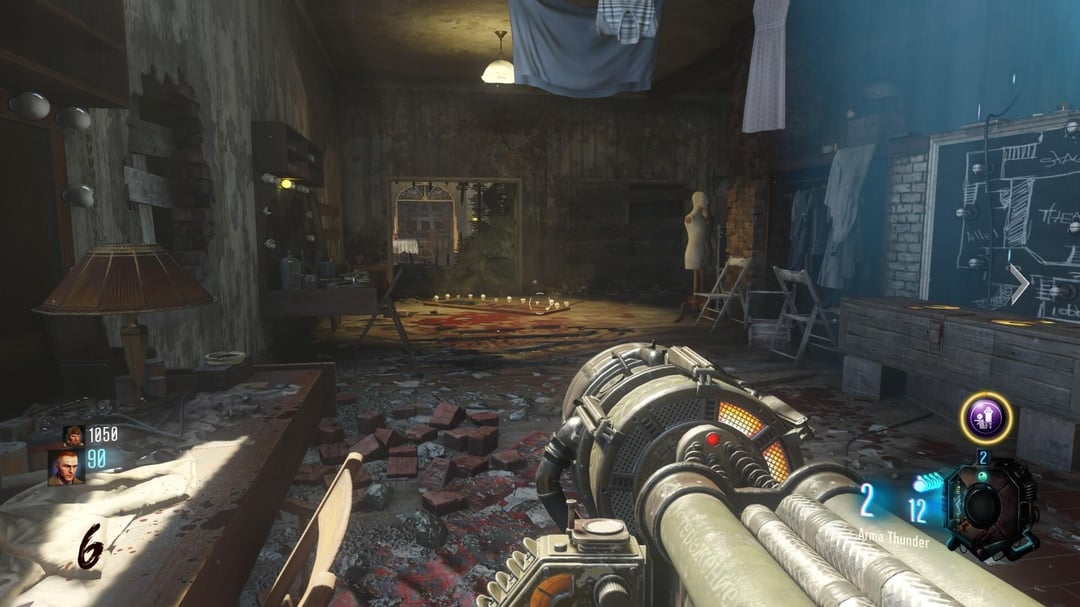This screenshot has height=607, width=1080.
Task: Click the glowing blue grenade icon
Action: click(927, 483)
